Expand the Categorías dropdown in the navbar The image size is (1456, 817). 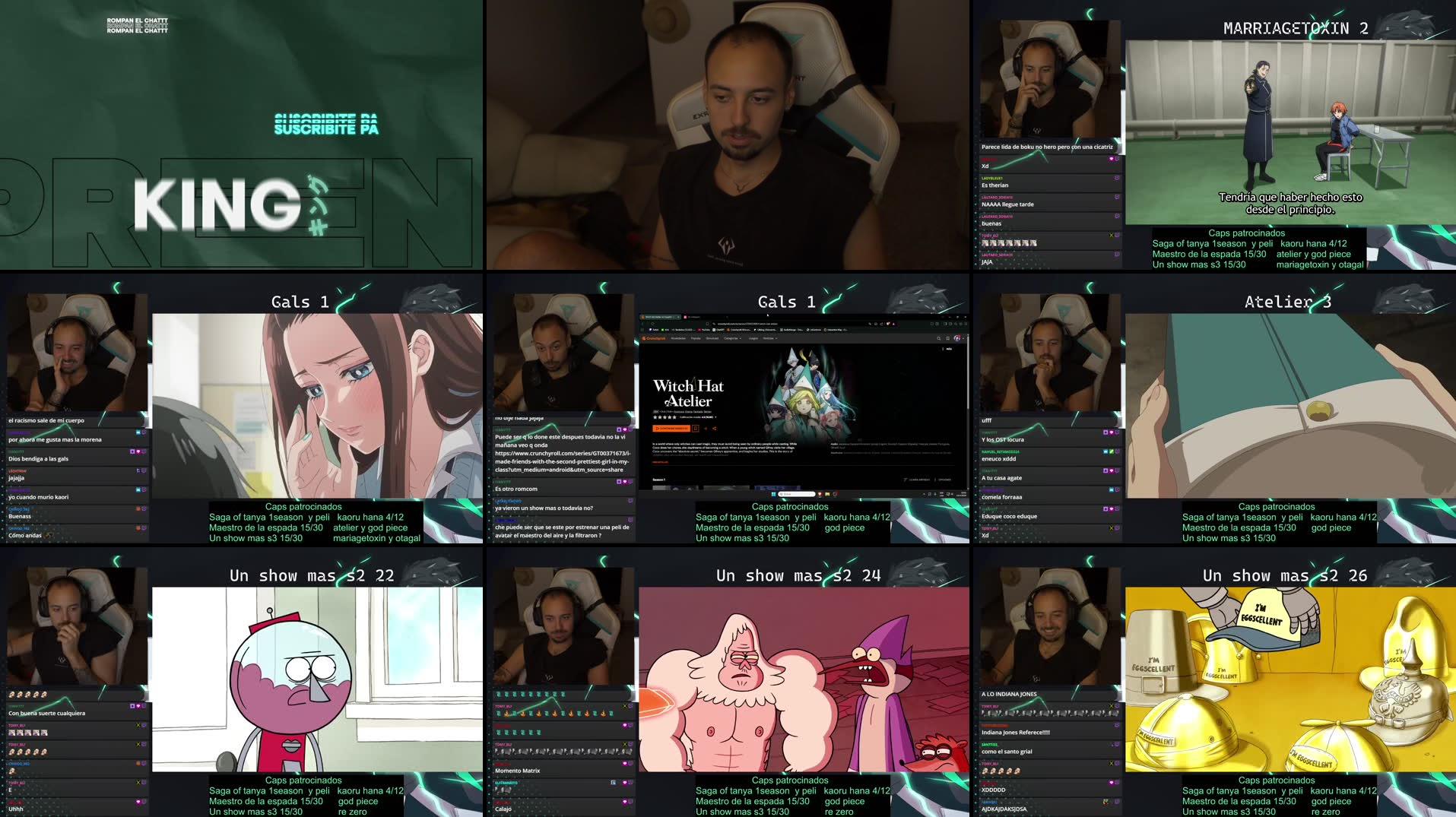pos(734,338)
